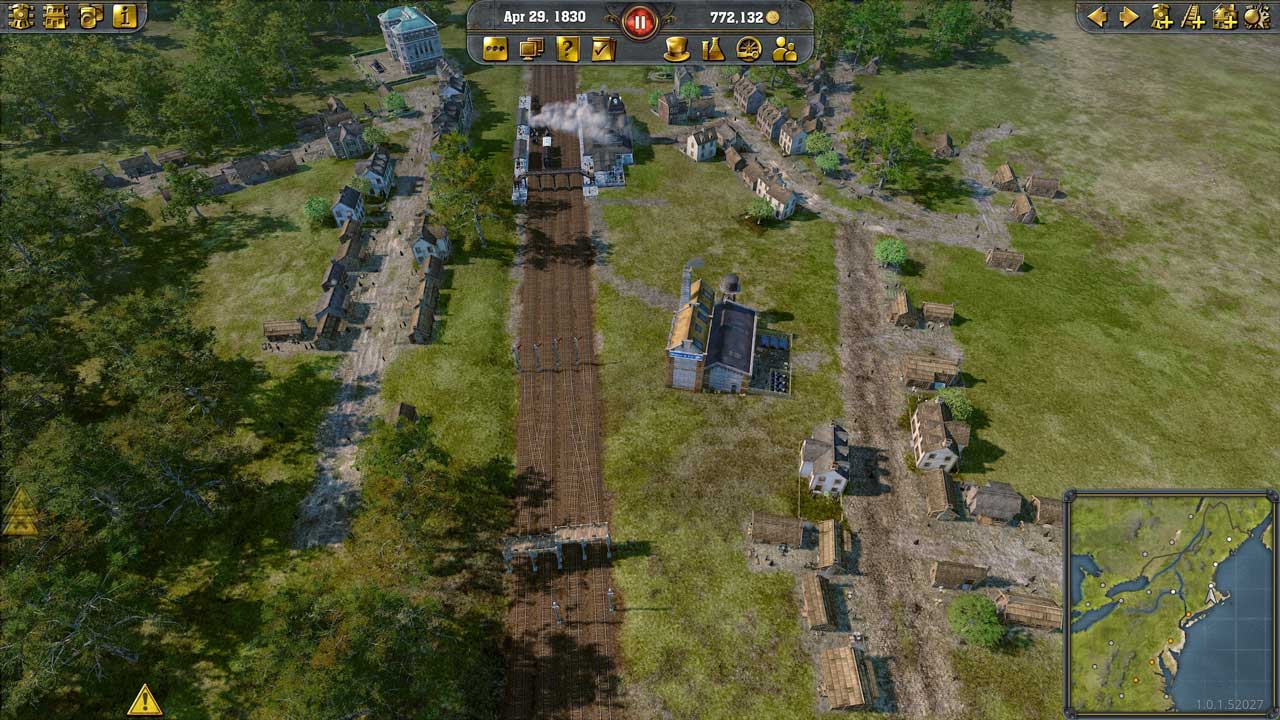Viewport: 1280px width, 720px height.
Task: Click the camera icon in top-left toolbar
Action: 90,16
